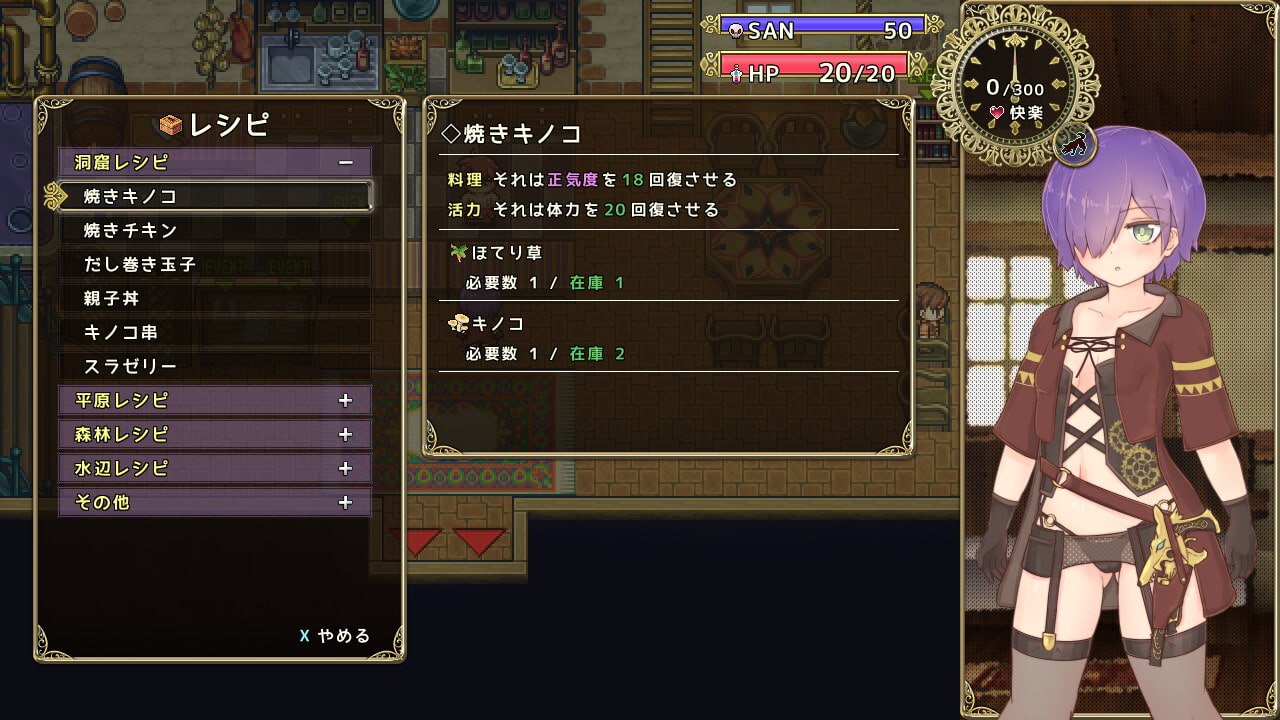Expand the 森林レシピ category
Viewport: 1280px width, 720px height.
[x=345, y=435]
